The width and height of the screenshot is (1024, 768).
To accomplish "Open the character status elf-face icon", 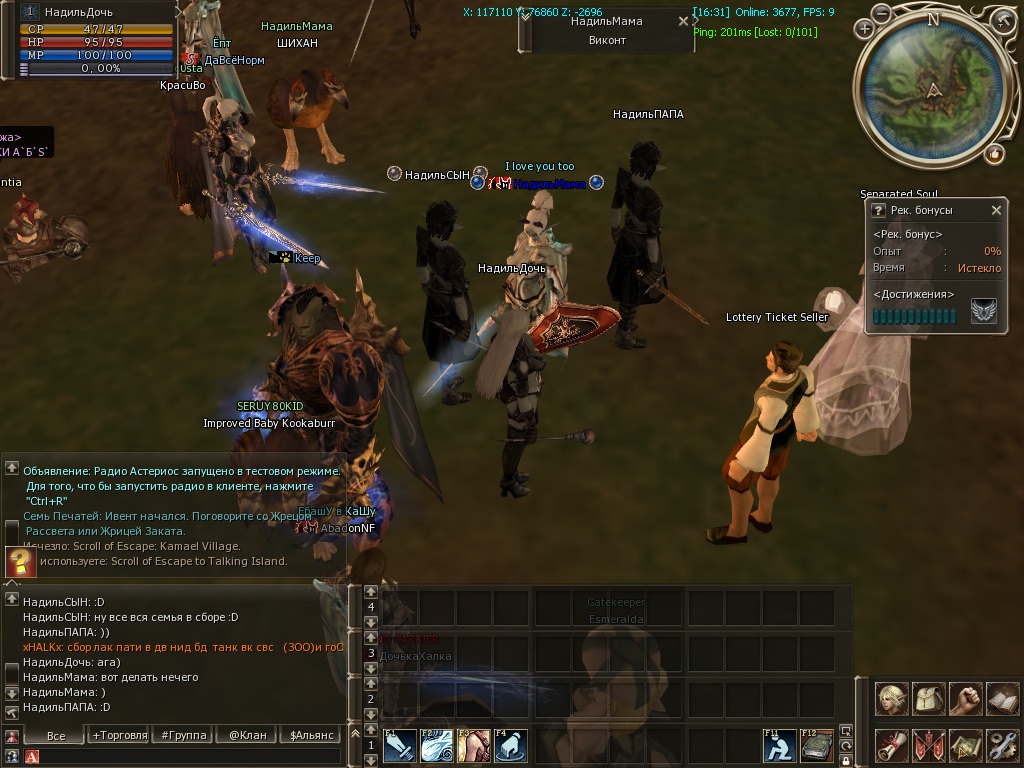I will click(892, 698).
